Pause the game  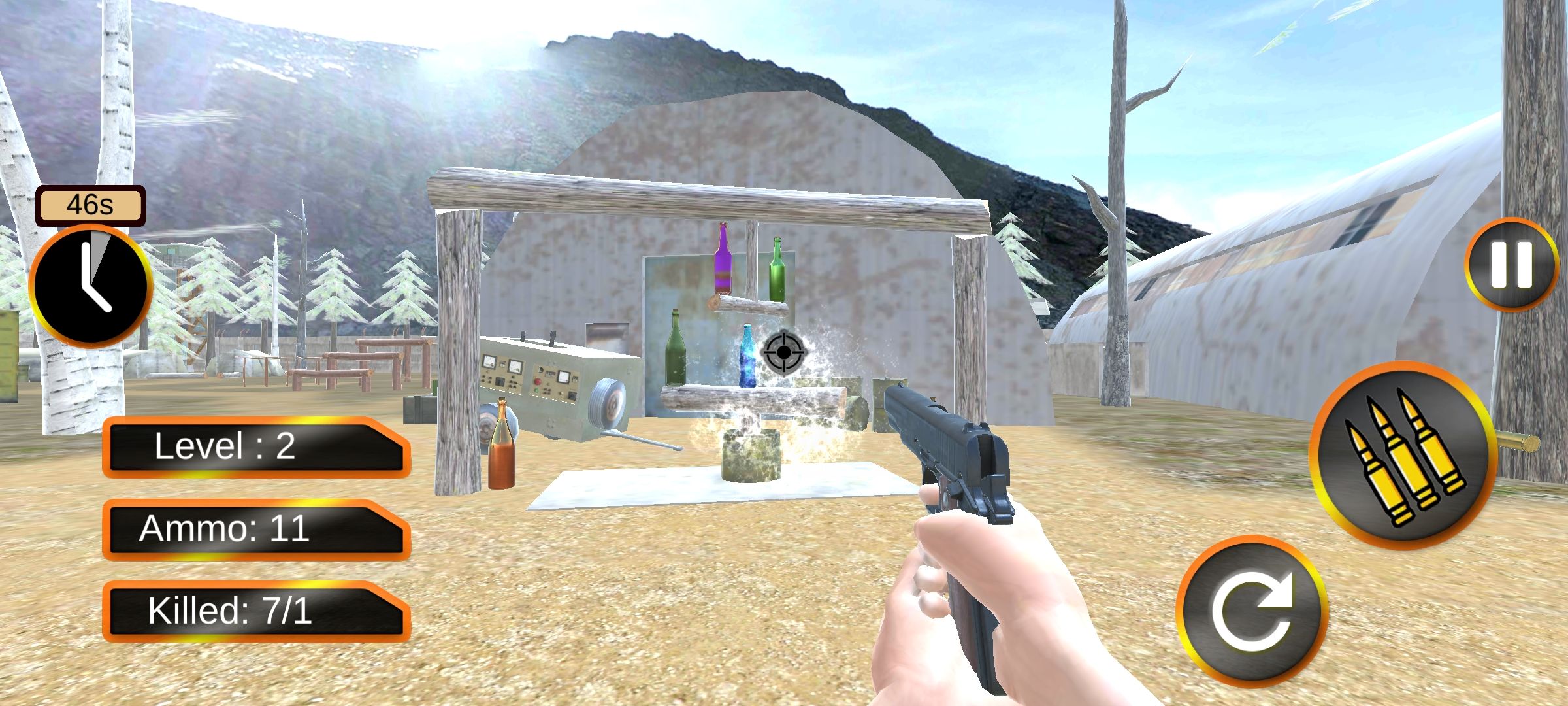[1511, 264]
